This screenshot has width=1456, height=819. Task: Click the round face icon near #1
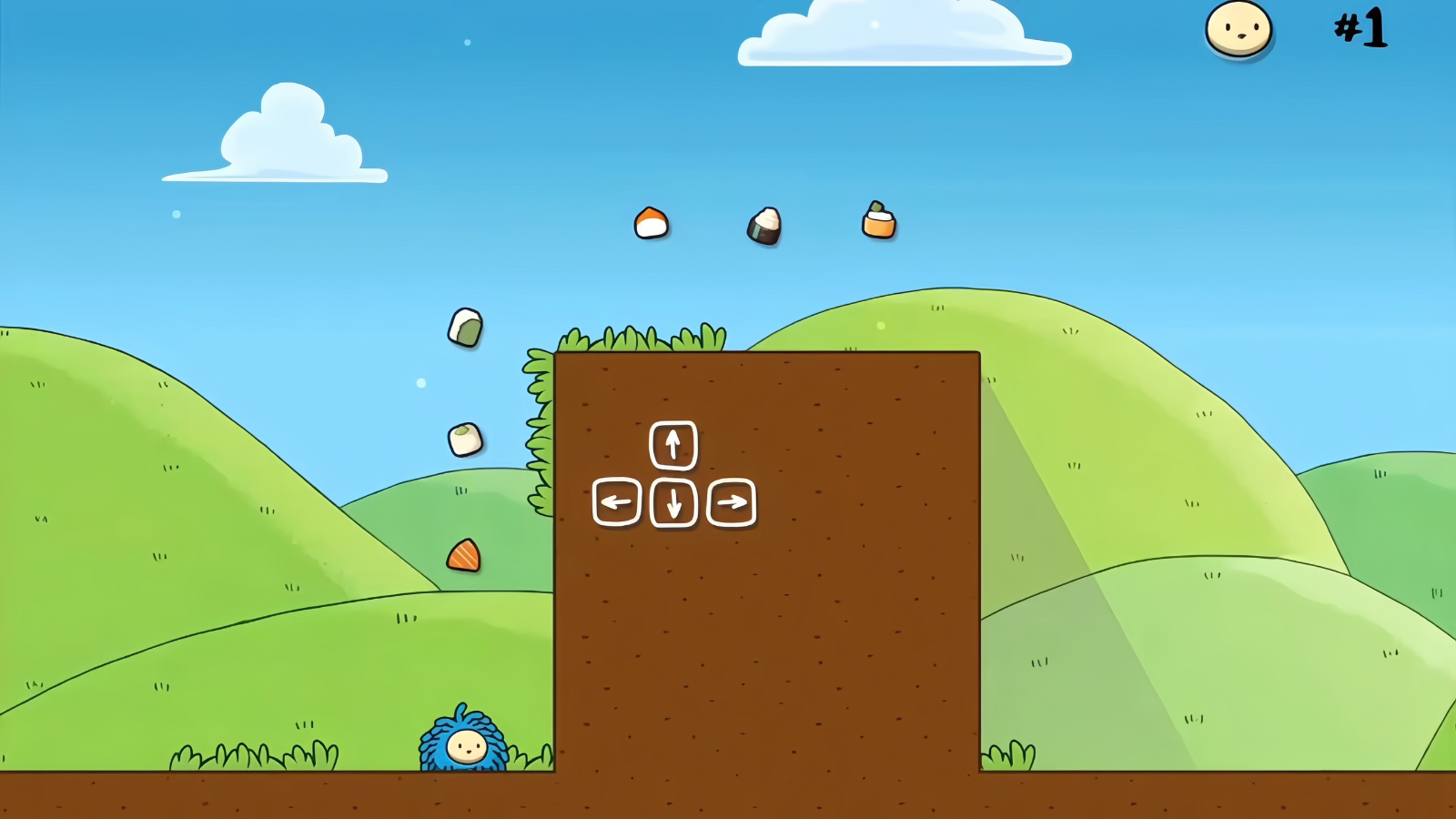[1239, 30]
